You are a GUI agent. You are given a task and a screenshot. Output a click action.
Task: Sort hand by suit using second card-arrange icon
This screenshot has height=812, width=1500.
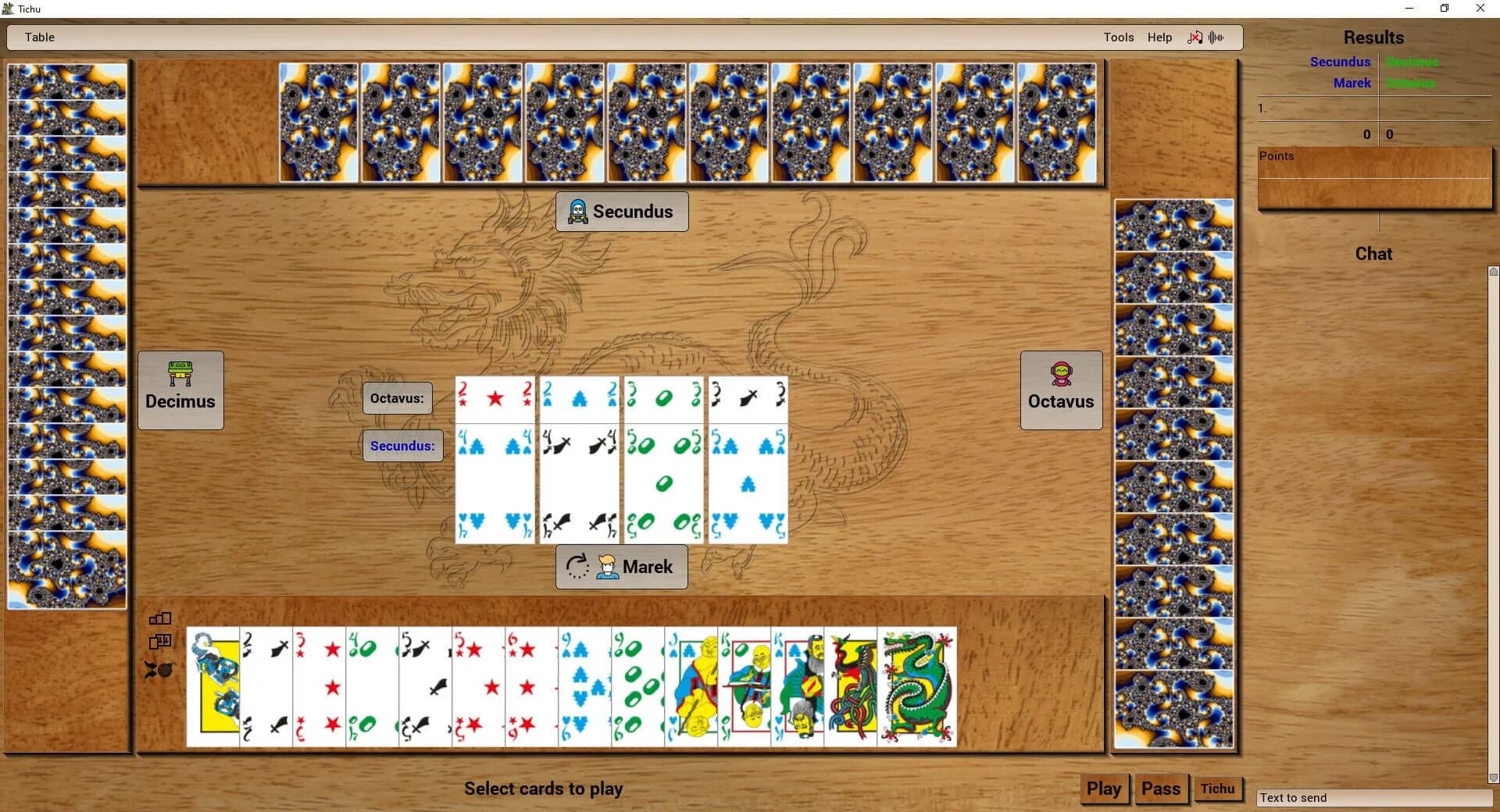tap(159, 643)
